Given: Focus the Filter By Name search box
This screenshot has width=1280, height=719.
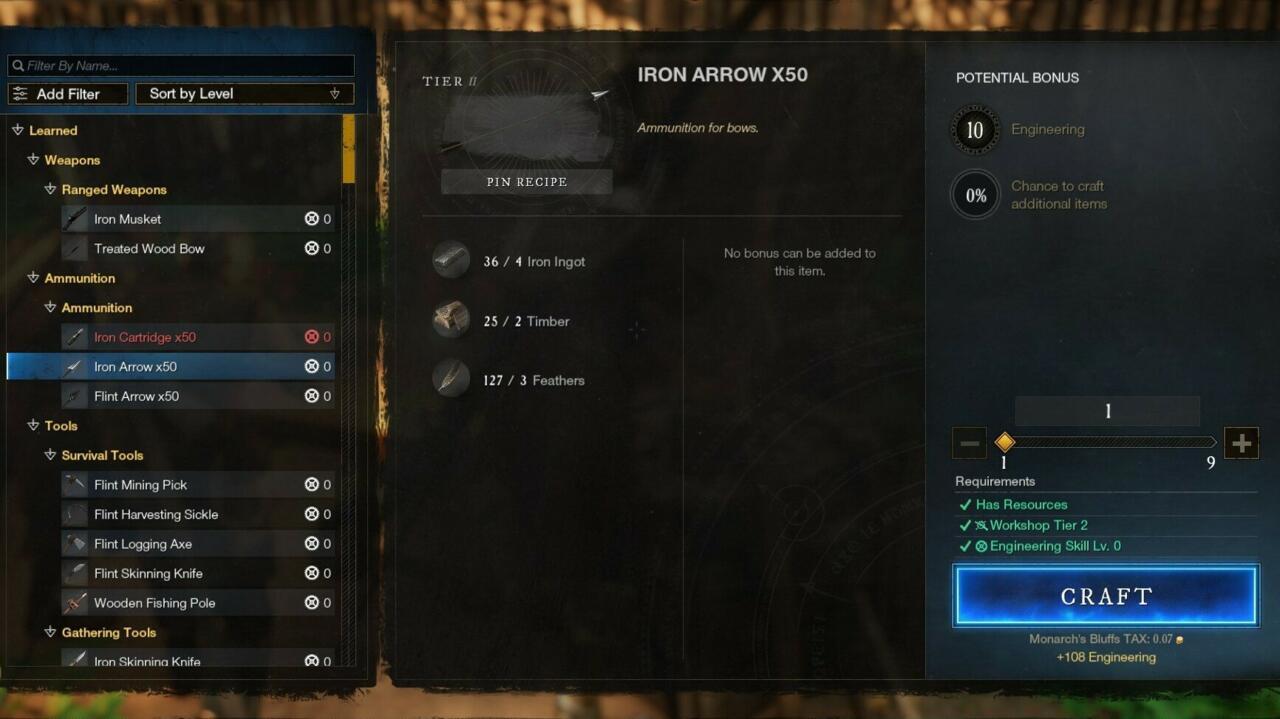Looking at the screenshot, I should [181, 66].
